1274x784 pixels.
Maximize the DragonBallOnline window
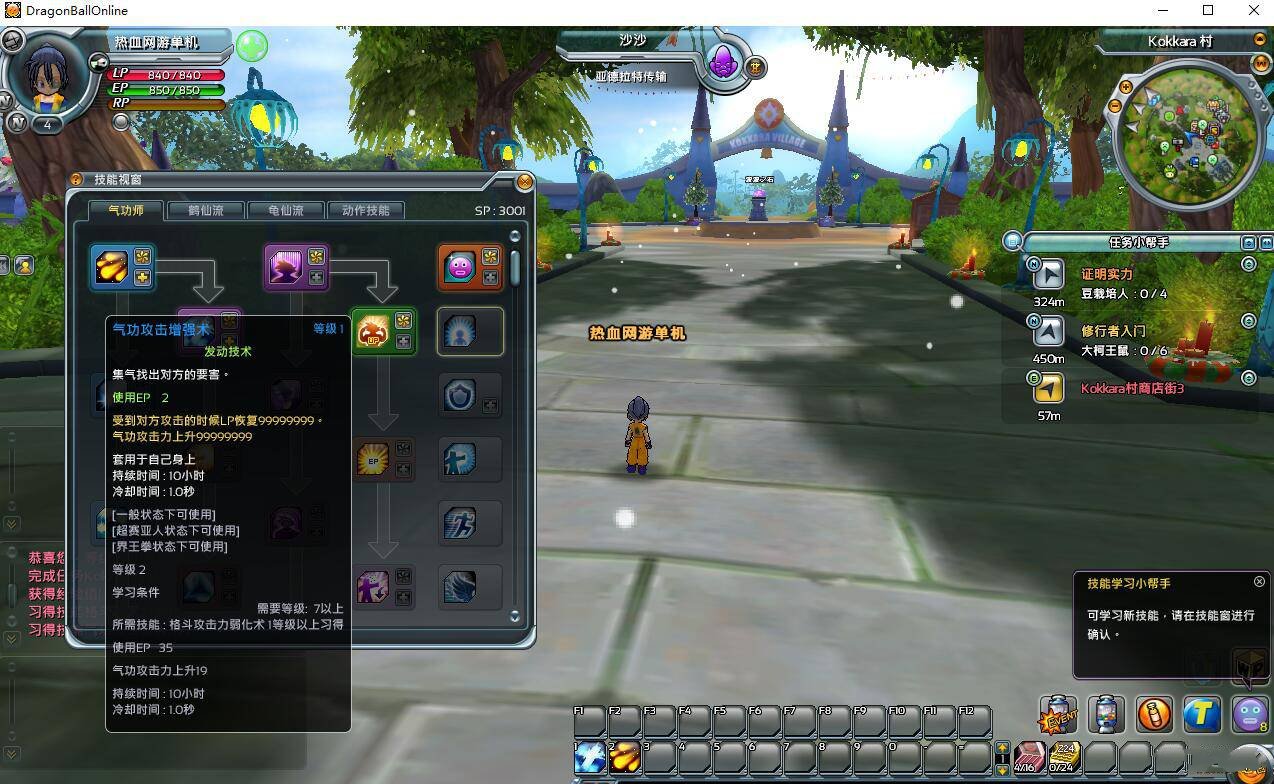point(1208,11)
